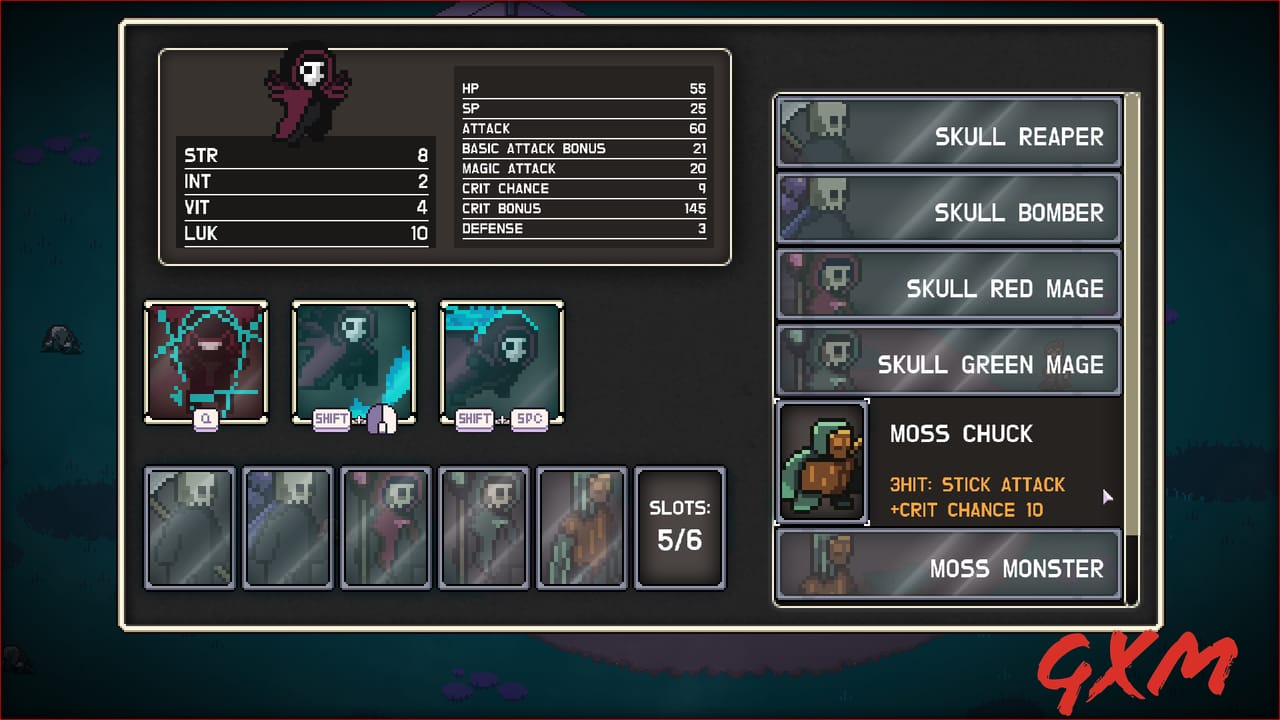This screenshot has height=720, width=1280.
Task: Click the first skull party slot thumbnail
Action: [190, 527]
